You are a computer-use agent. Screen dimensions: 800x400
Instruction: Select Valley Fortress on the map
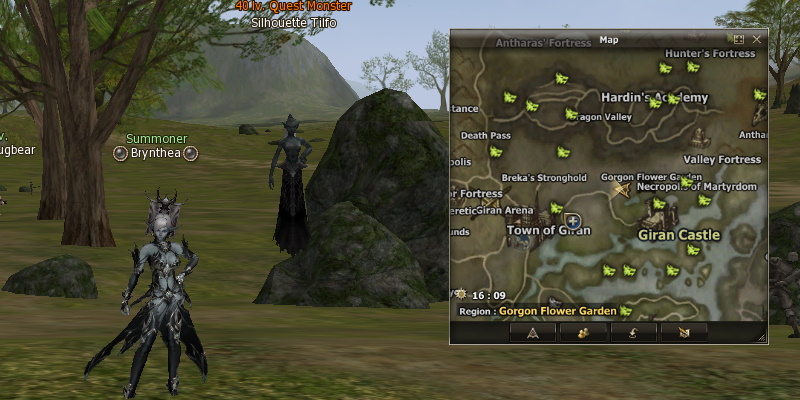722,159
